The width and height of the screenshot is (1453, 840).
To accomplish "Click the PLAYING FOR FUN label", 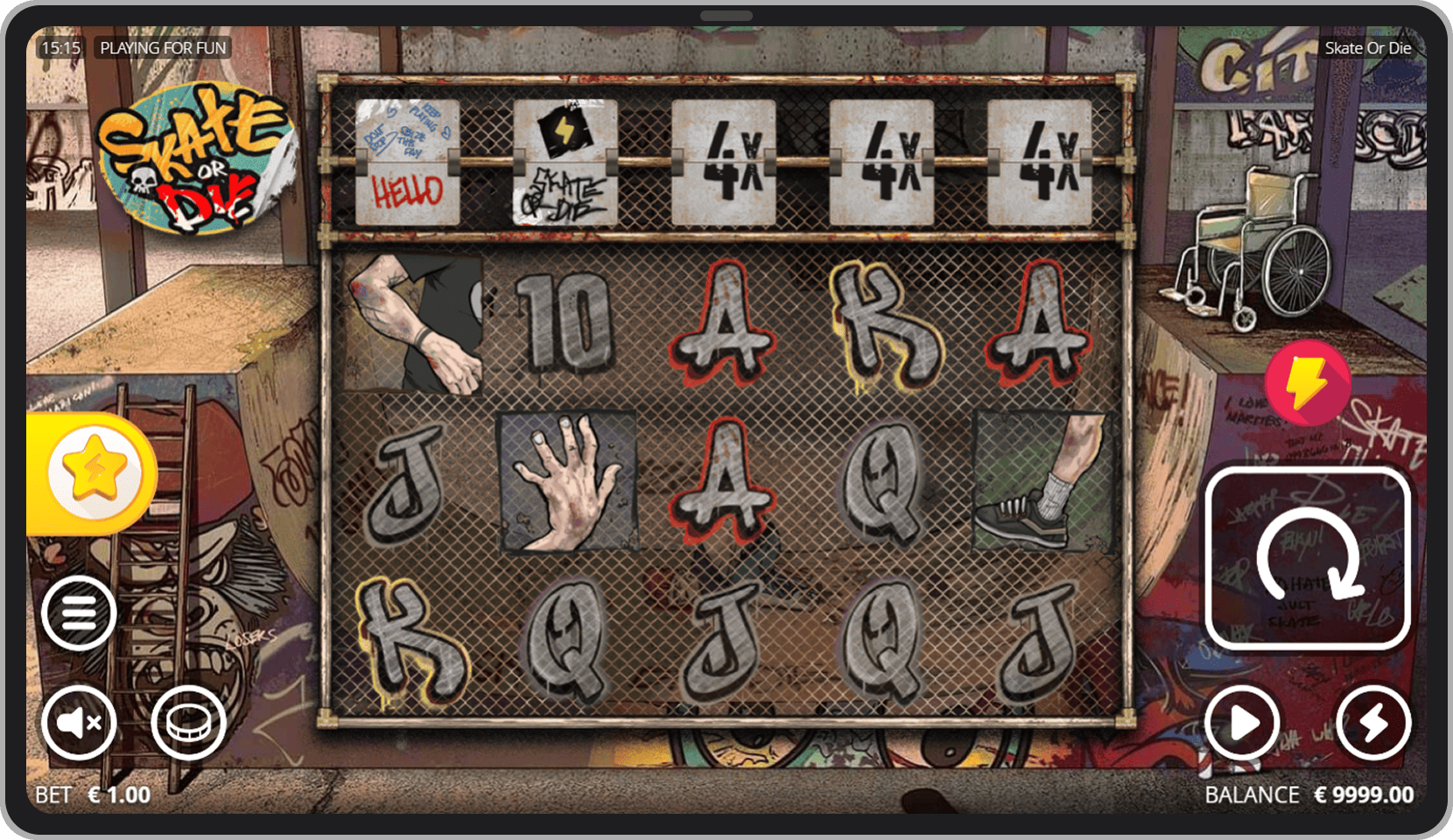I will point(163,48).
